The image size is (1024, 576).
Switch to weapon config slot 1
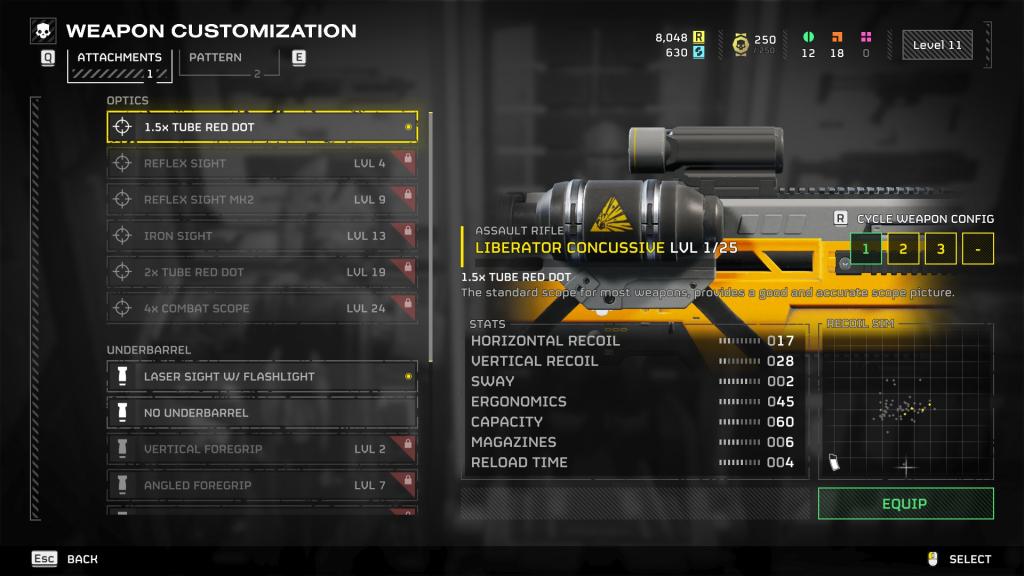[866, 248]
